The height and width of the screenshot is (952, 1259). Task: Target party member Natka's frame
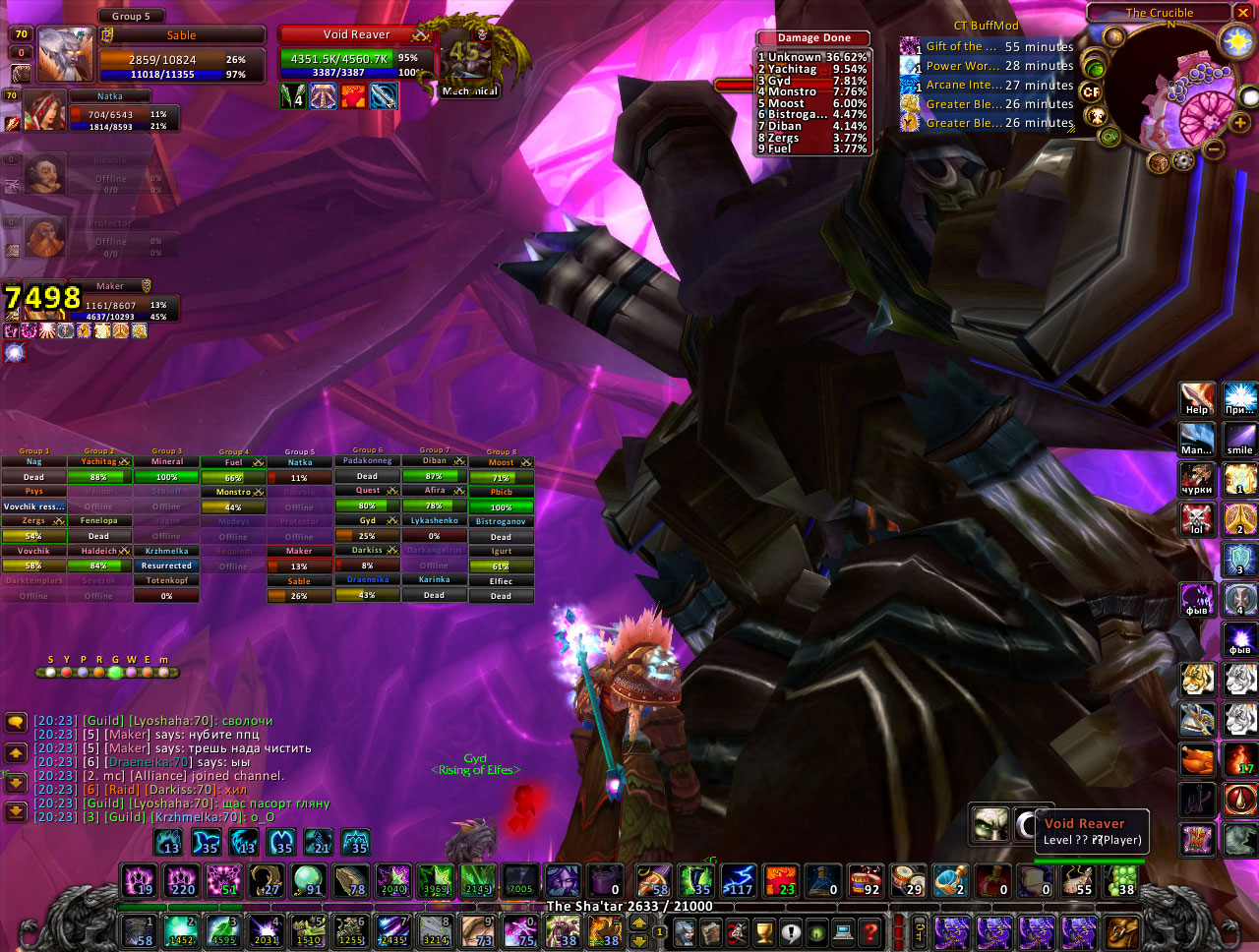pos(110,96)
